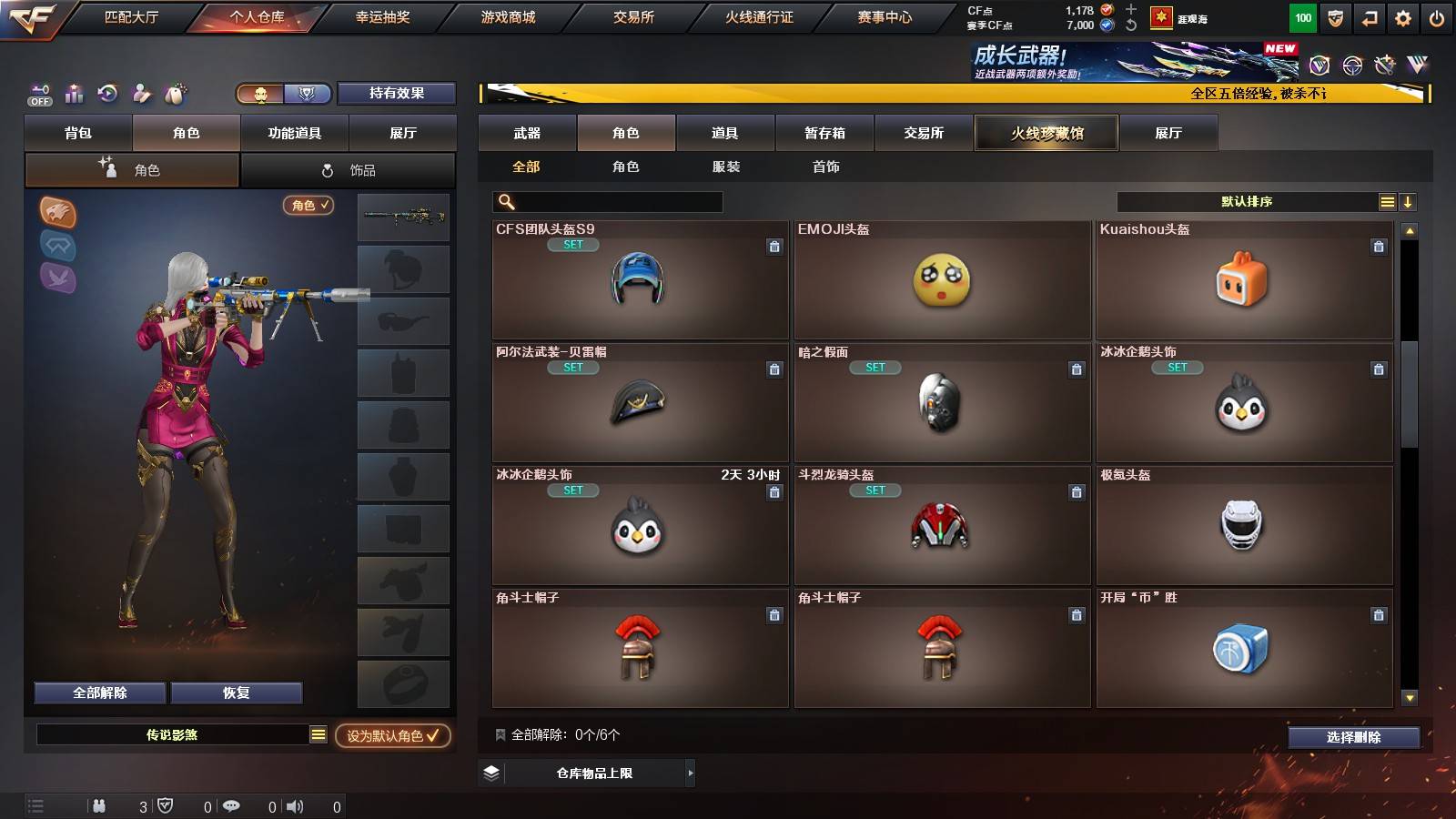Click the 选择删除 button at bottom right
Viewport: 1456px width, 819px height.
1354,738
